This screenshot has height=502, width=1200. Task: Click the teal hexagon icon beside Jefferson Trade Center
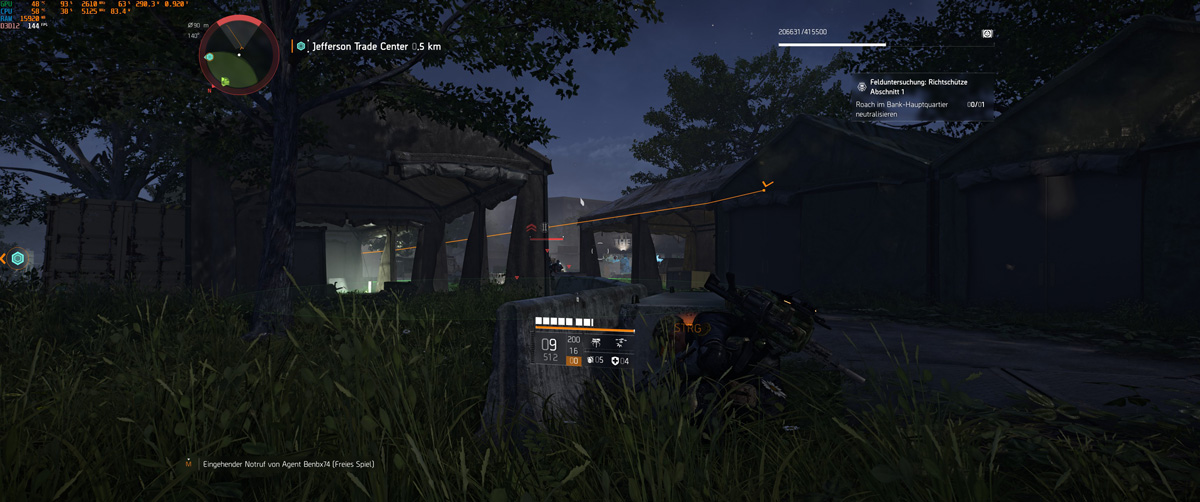301,46
